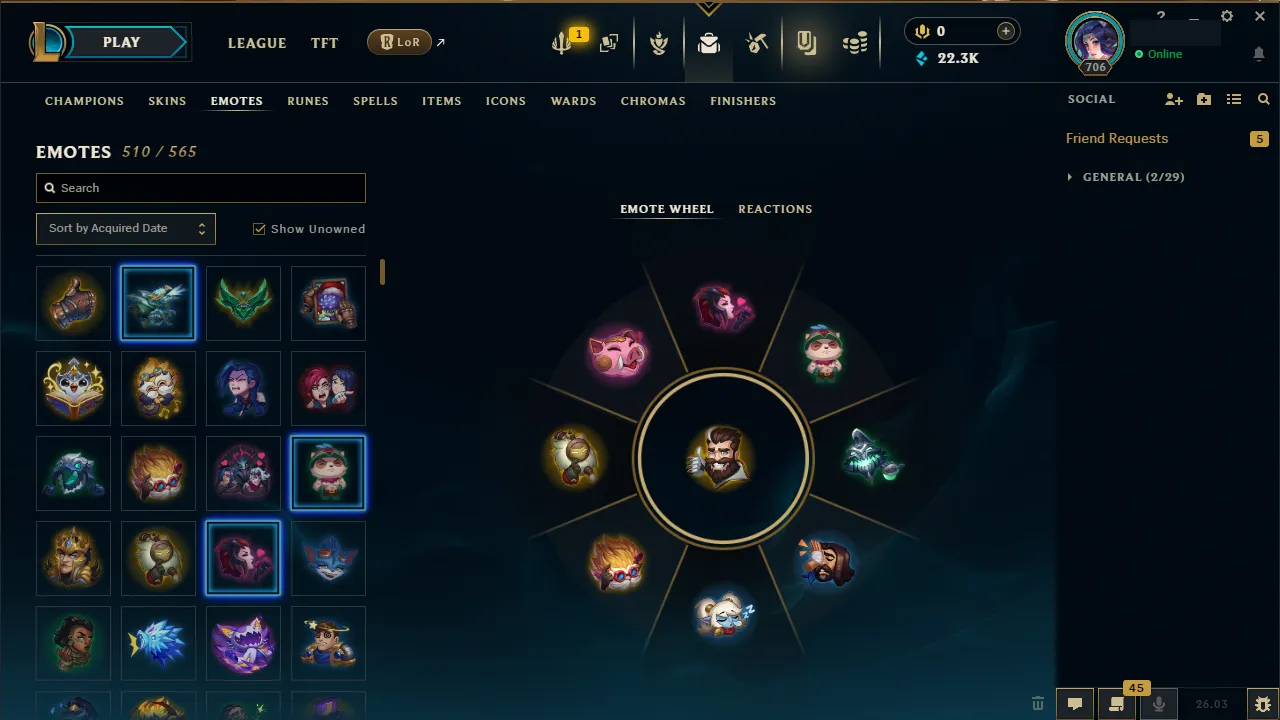Open chat conversations icon in bottom bar

pos(1075,703)
